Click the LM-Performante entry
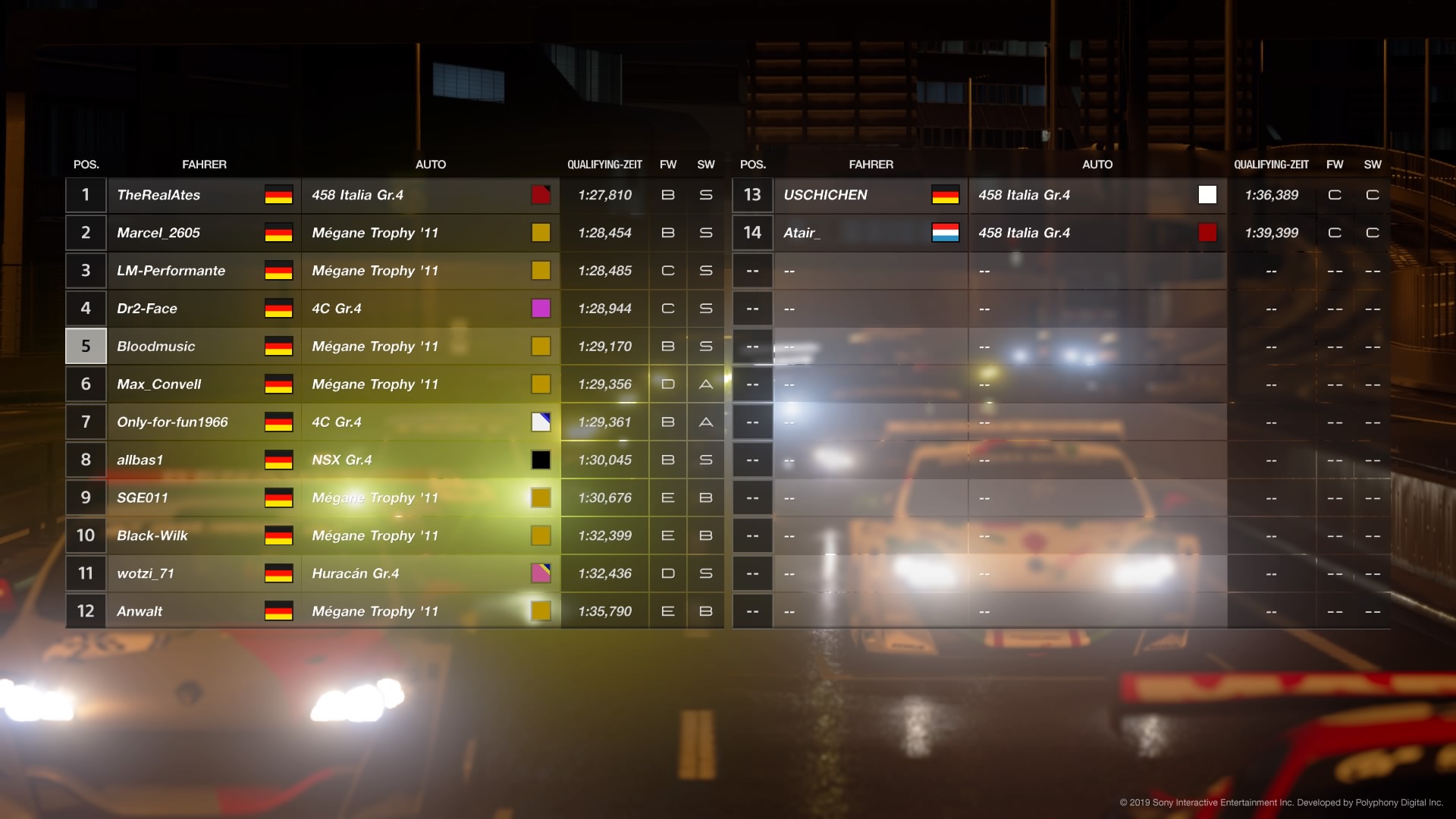The image size is (1456, 819). pyautogui.click(x=171, y=271)
